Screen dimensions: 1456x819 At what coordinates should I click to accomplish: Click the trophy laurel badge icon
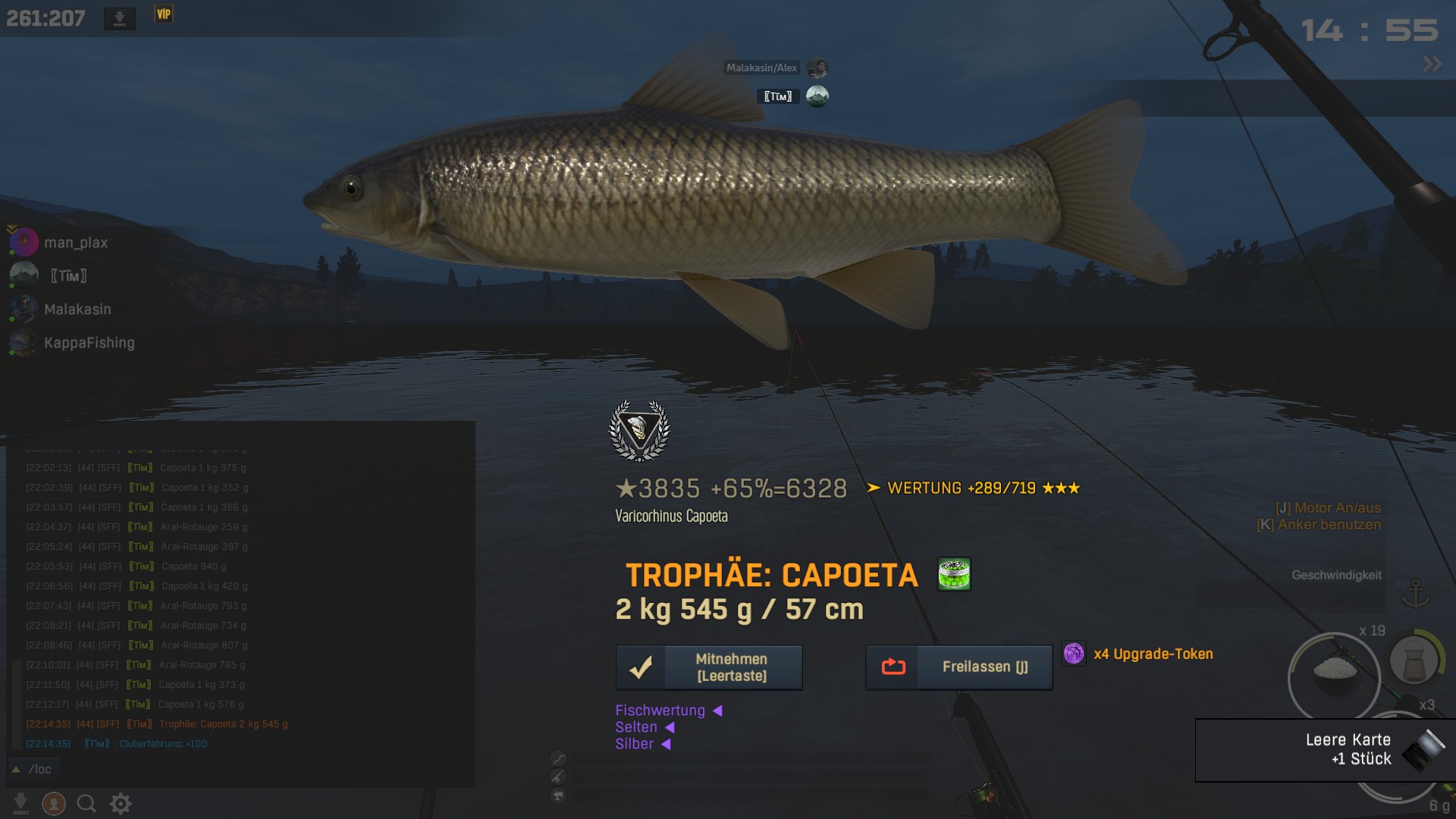point(639,430)
